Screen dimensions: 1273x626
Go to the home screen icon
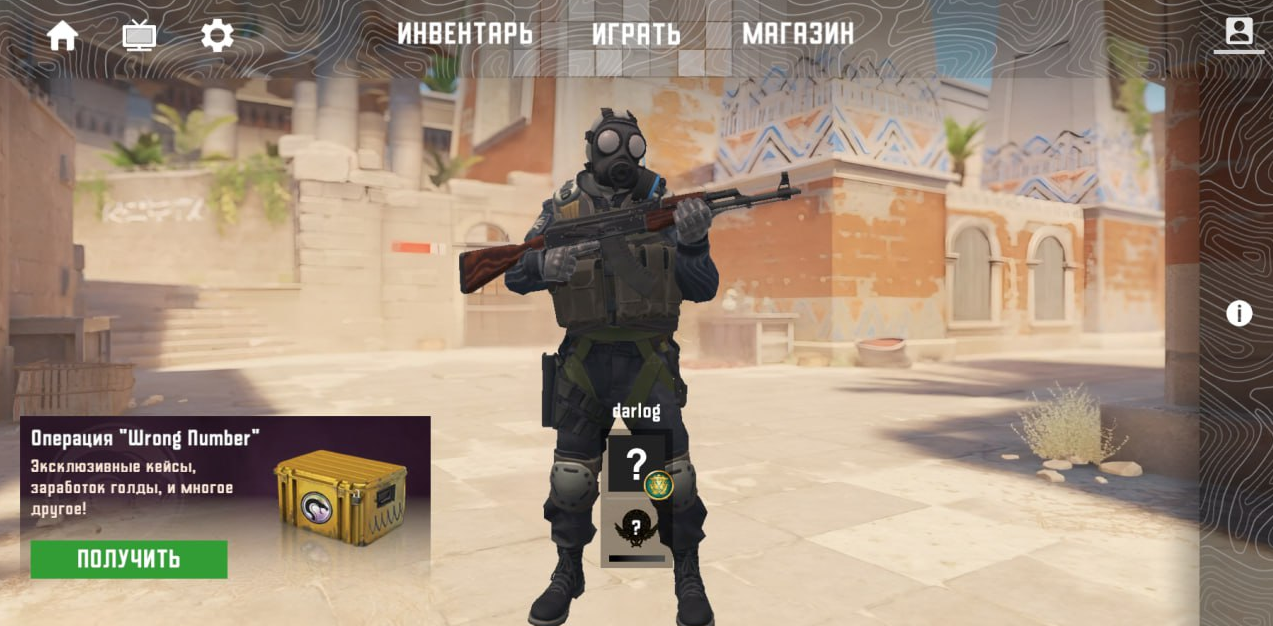point(62,36)
